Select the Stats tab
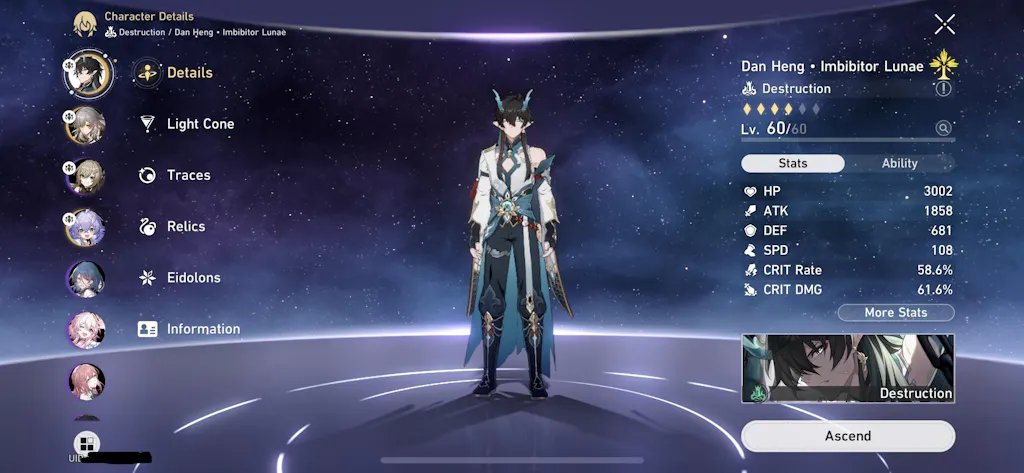 tap(793, 163)
